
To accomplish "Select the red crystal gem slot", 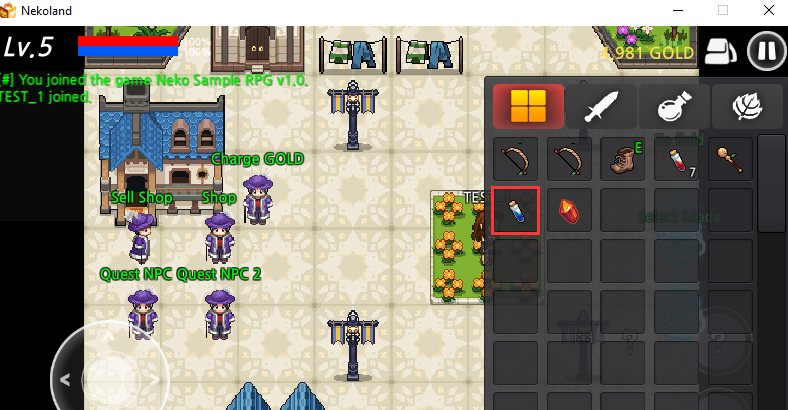I will (569, 211).
